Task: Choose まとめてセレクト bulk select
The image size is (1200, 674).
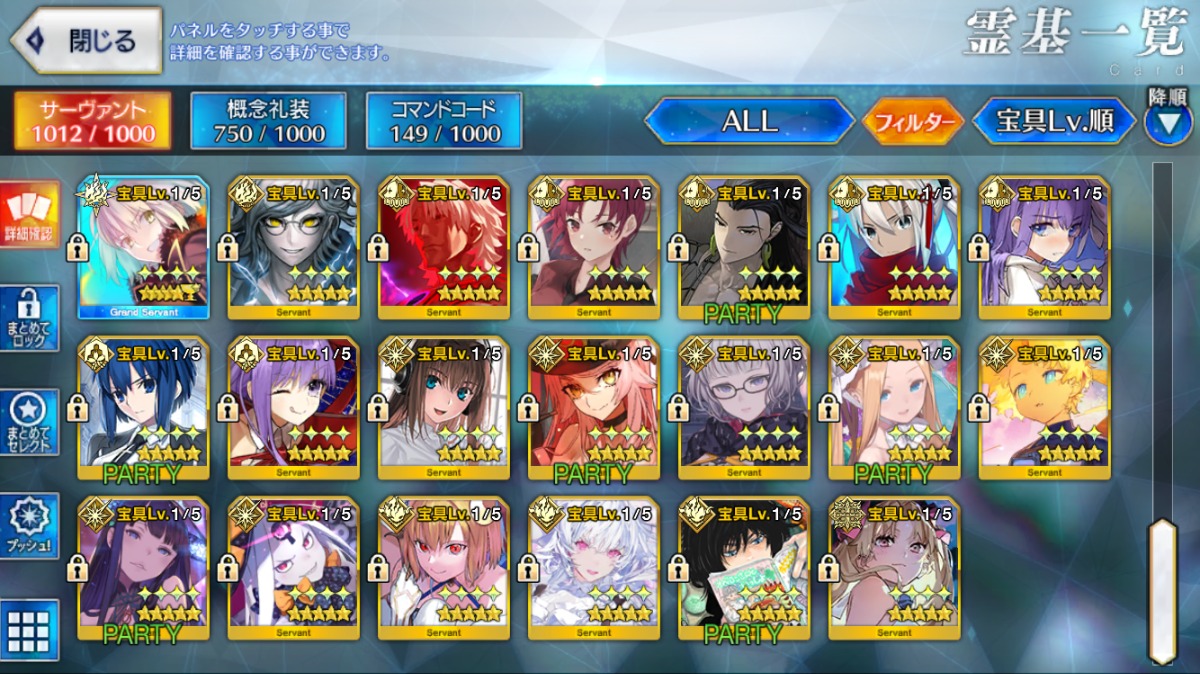Action: [x=29, y=422]
